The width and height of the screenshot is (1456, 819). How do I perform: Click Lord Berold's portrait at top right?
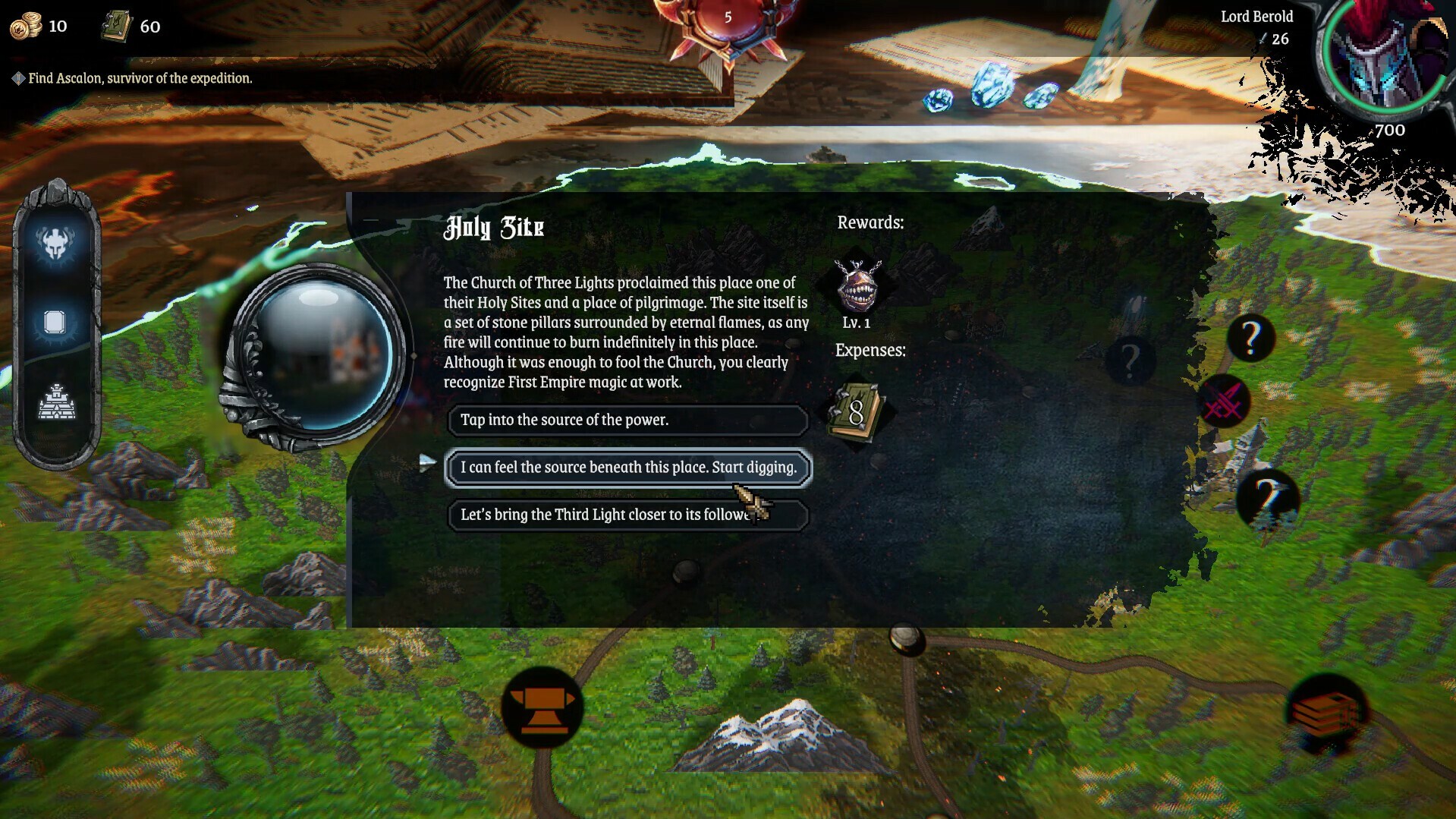point(1382,57)
